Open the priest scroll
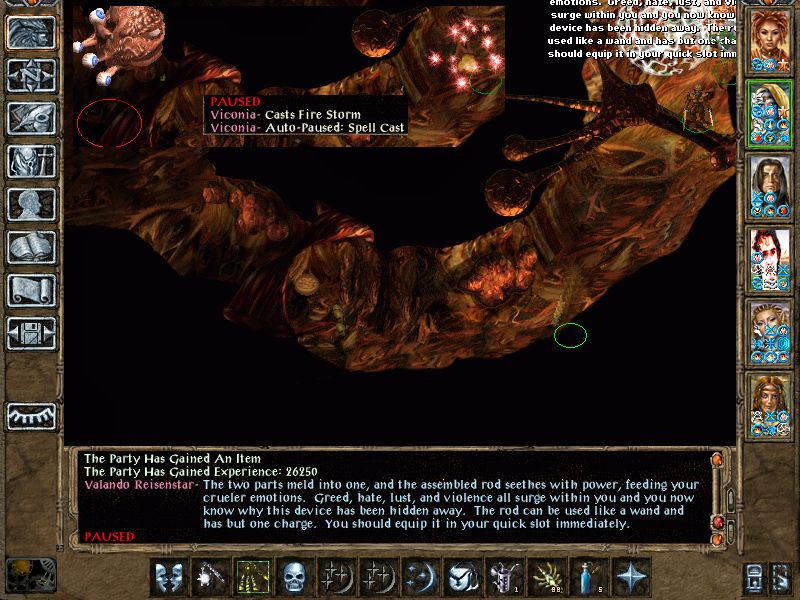800x600 pixels. 32,290
